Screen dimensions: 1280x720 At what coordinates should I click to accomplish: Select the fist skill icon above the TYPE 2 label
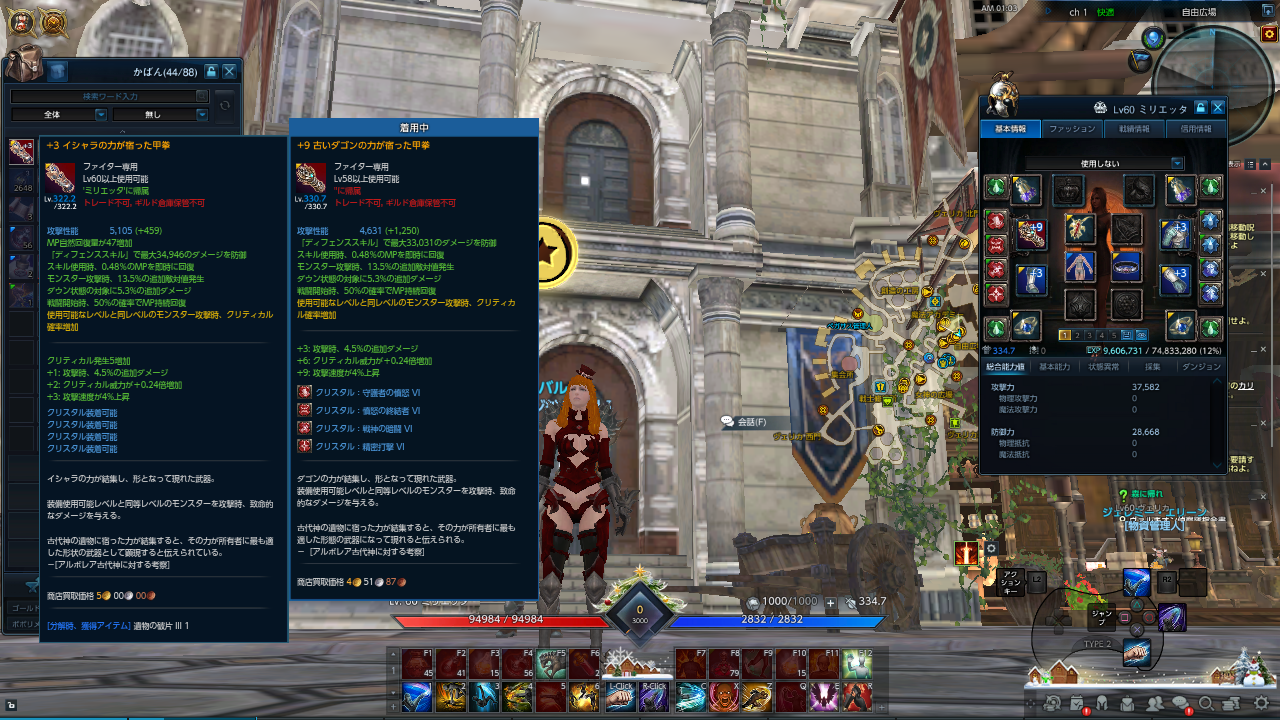click(1136, 653)
